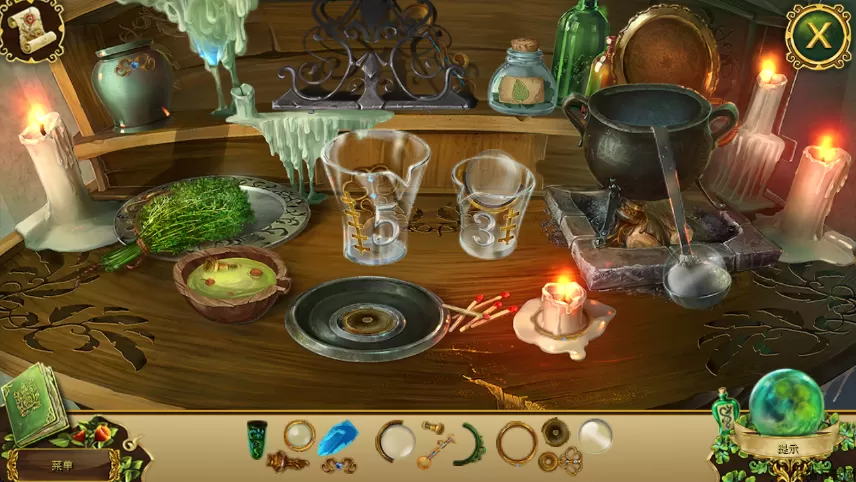Use the 提示 hint crystal orb
The width and height of the screenshot is (856, 482).
790,405
